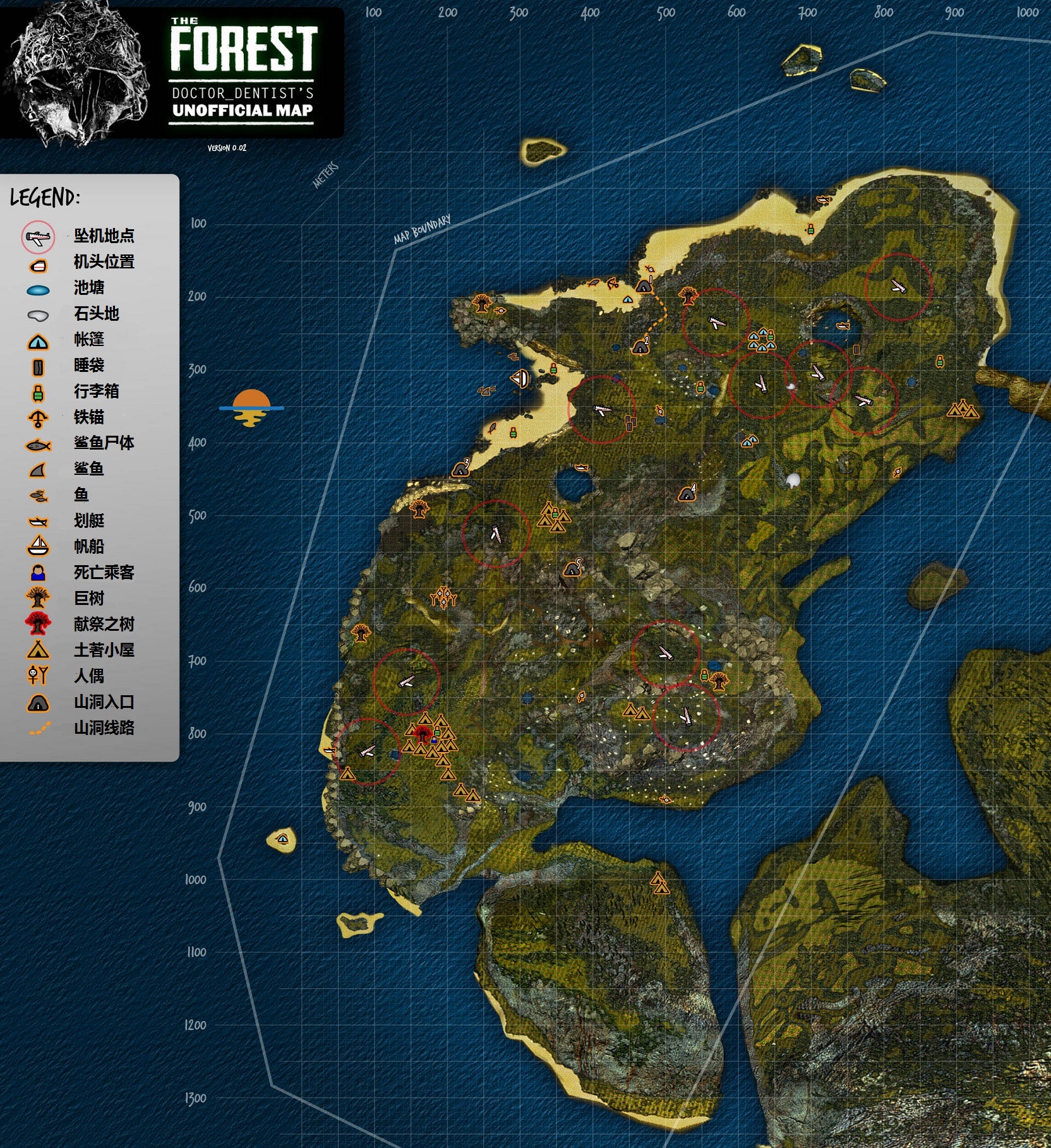Click the 鲨鱼尸体 shark corpse legend entry

pyautogui.click(x=104, y=443)
